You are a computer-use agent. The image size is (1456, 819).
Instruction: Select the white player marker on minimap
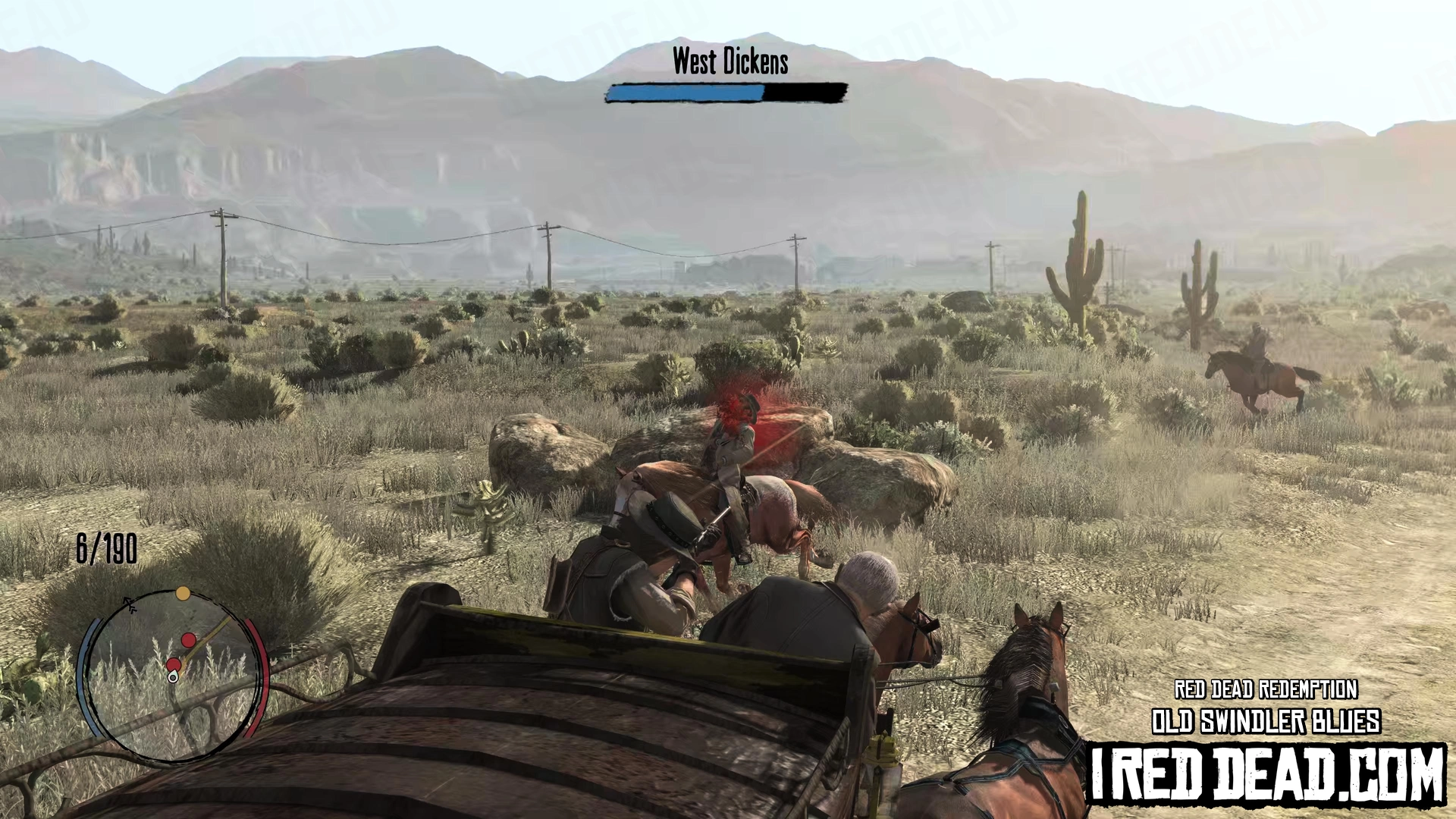click(173, 676)
